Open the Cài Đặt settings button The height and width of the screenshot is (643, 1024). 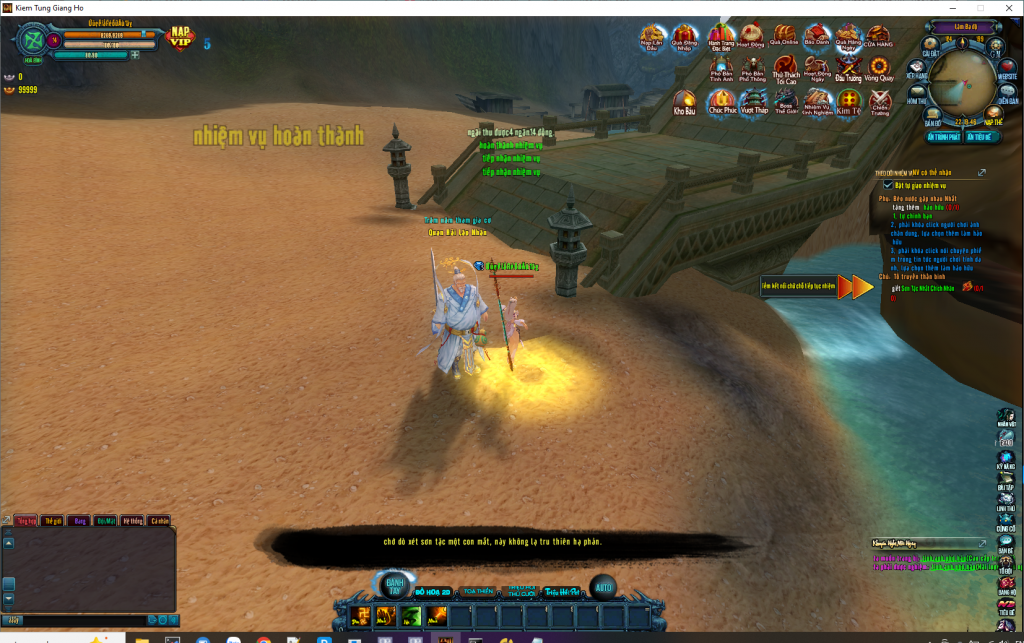[930, 49]
